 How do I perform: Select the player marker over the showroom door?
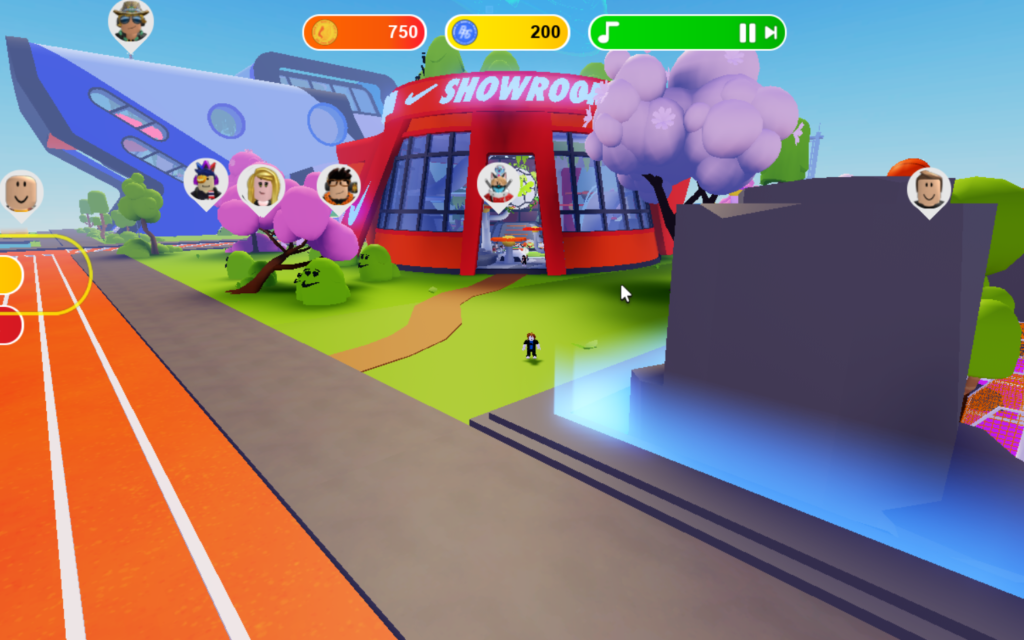click(498, 184)
